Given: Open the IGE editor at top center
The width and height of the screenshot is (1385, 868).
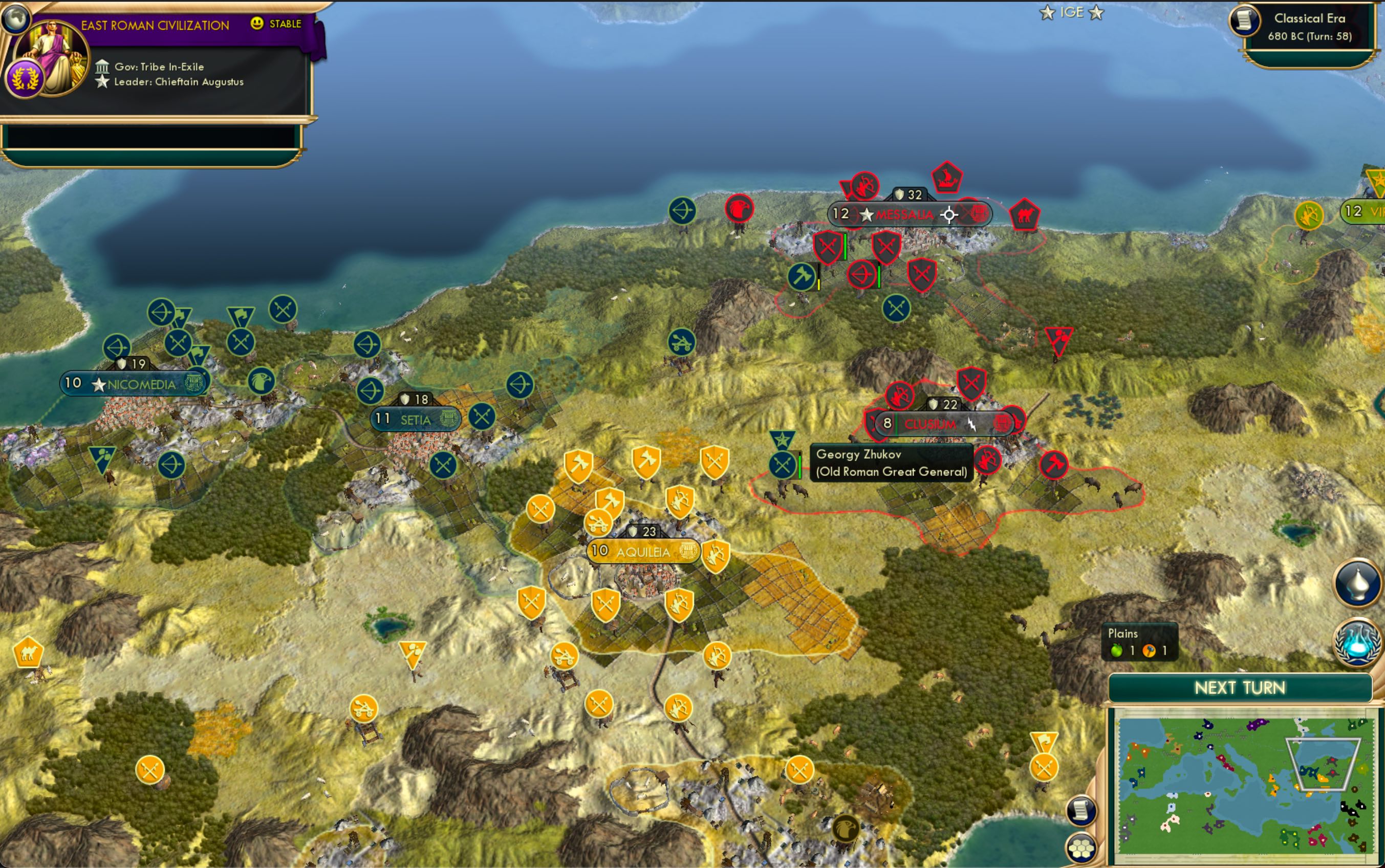Looking at the screenshot, I should (1073, 11).
